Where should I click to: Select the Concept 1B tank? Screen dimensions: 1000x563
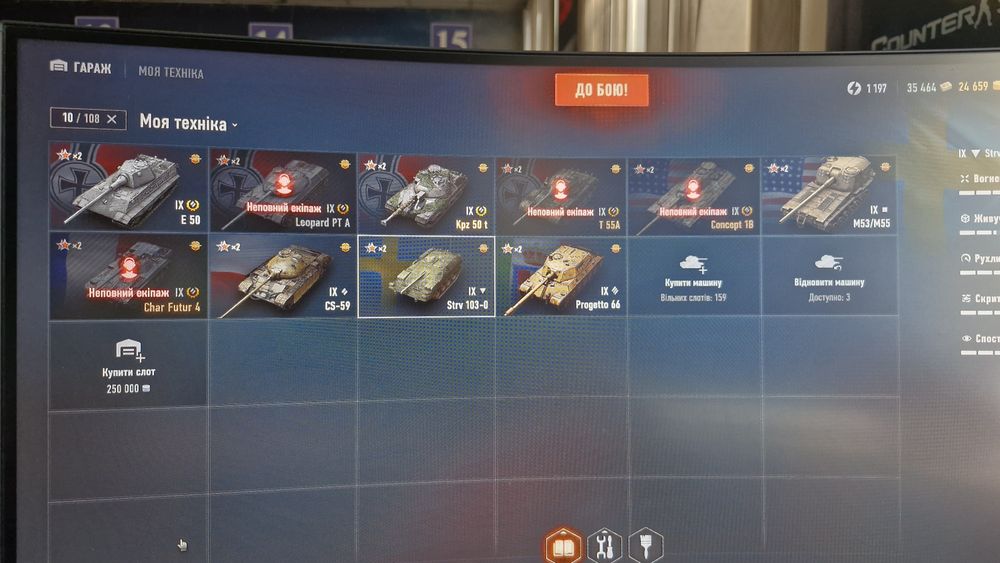694,194
